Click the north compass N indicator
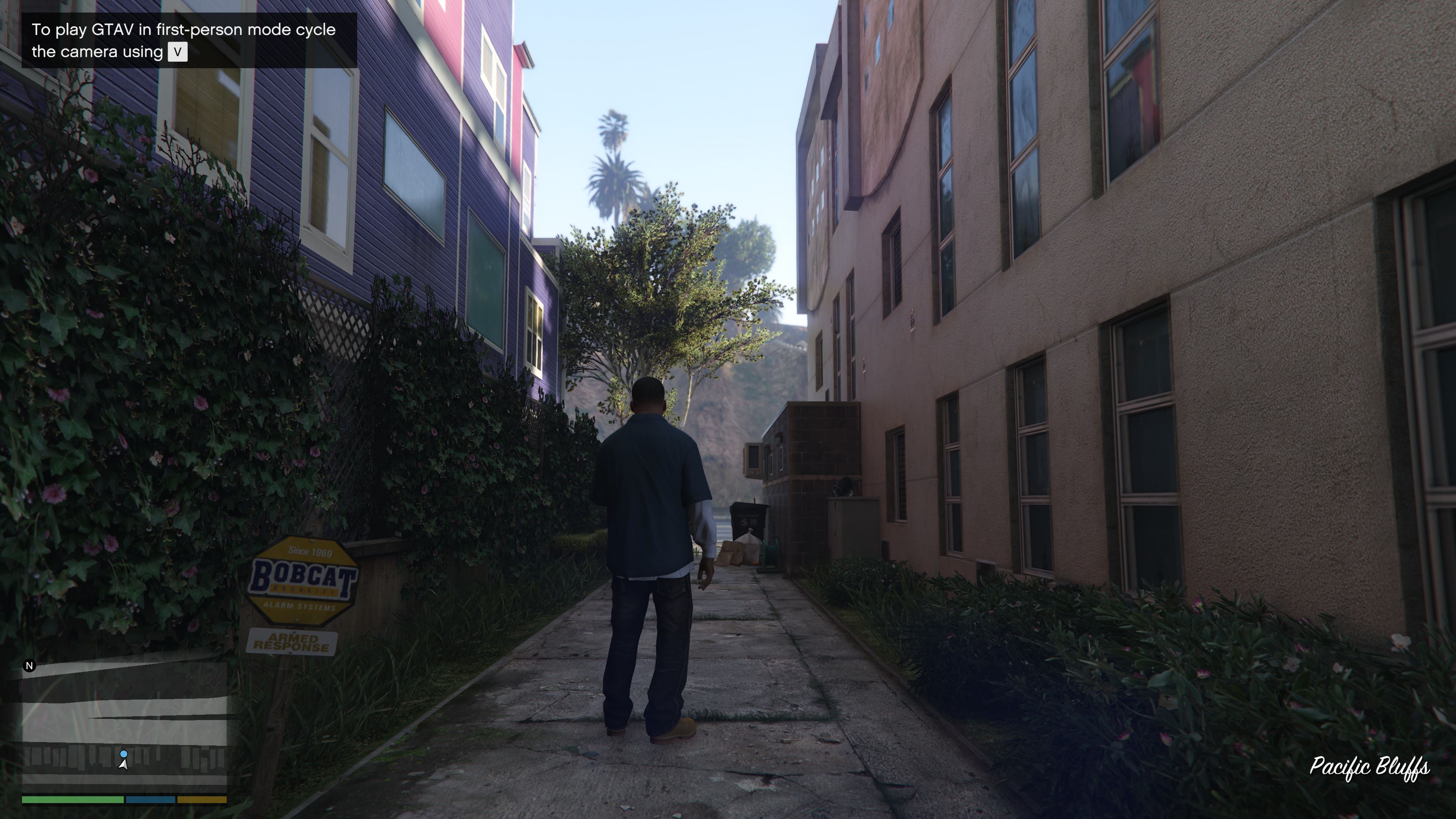Screen dimensions: 1456x819 [x=30, y=666]
